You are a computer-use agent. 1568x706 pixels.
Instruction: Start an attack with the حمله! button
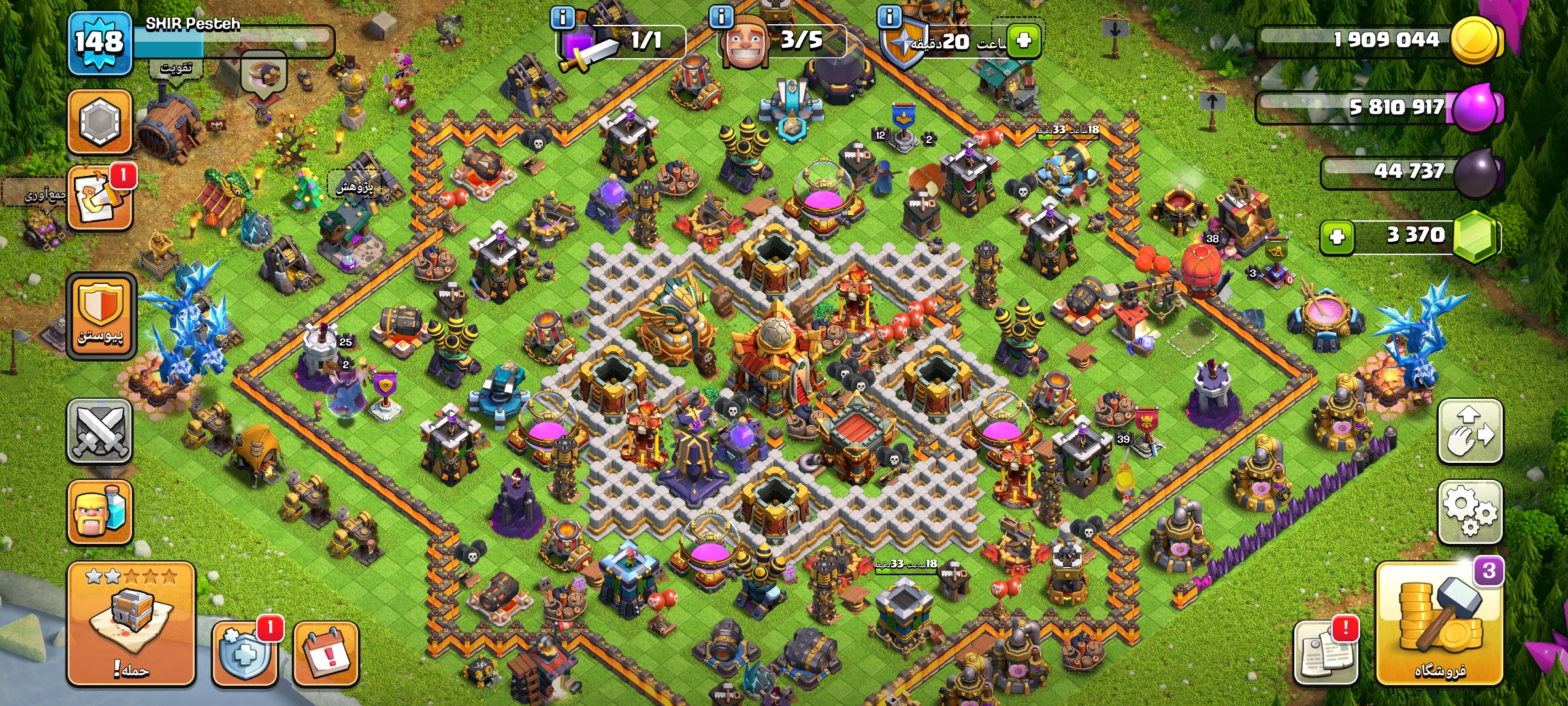point(131,624)
